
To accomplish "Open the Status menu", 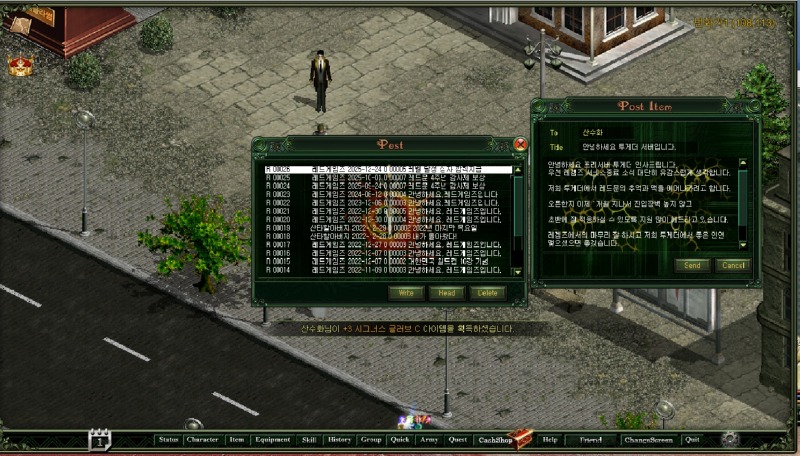I will [168, 439].
